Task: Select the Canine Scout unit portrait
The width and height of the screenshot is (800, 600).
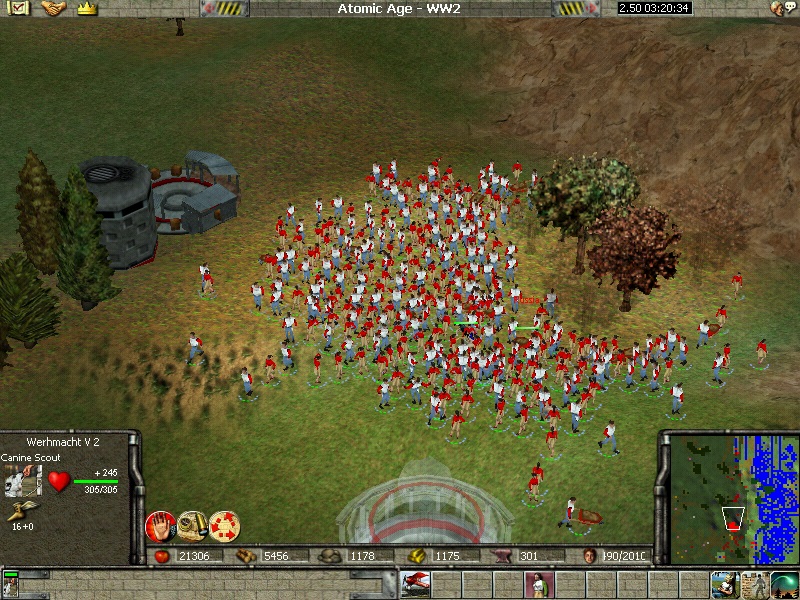Action: tap(20, 481)
